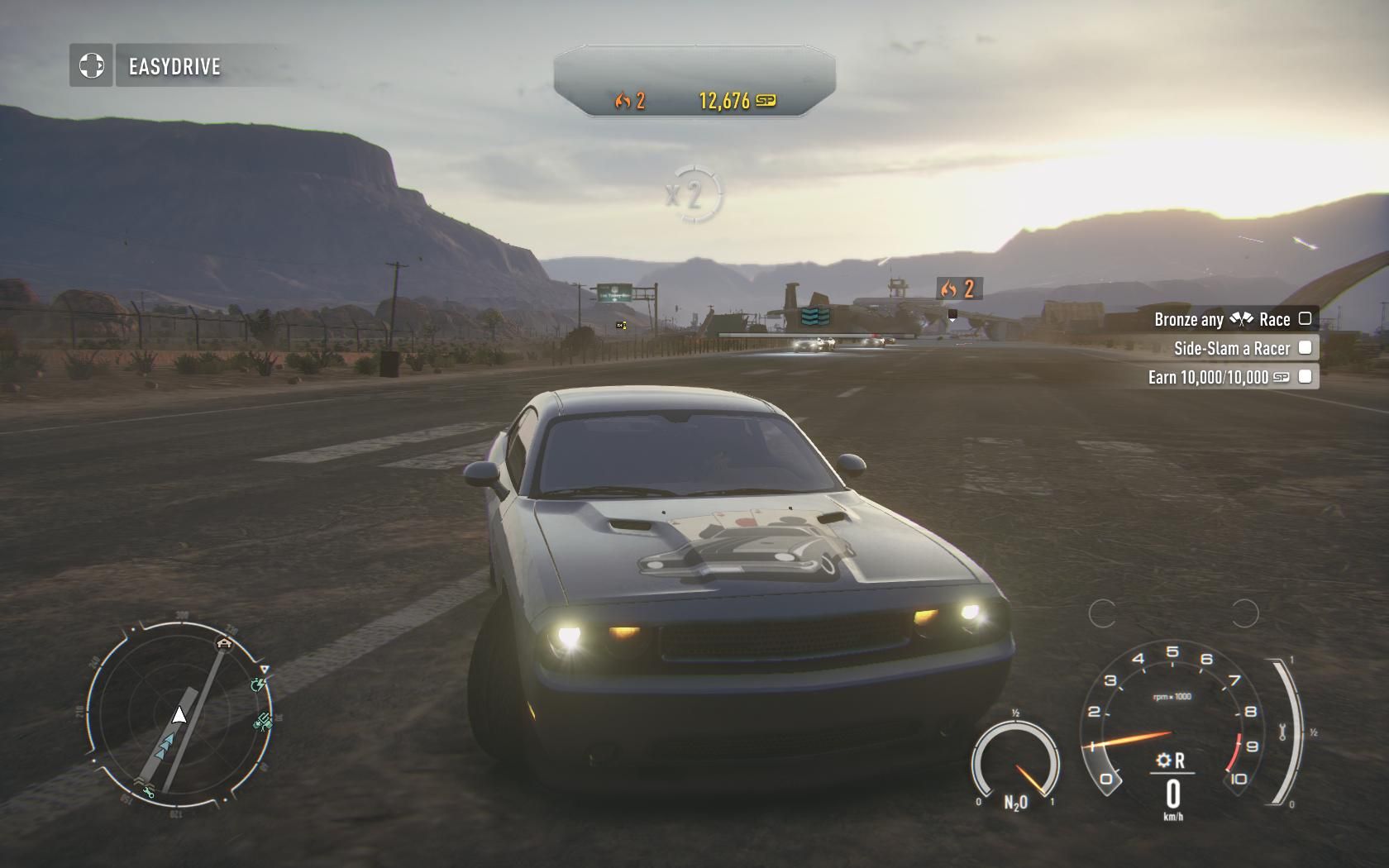
Task: Click the circular radar minimap
Action: pyautogui.click(x=179, y=716)
